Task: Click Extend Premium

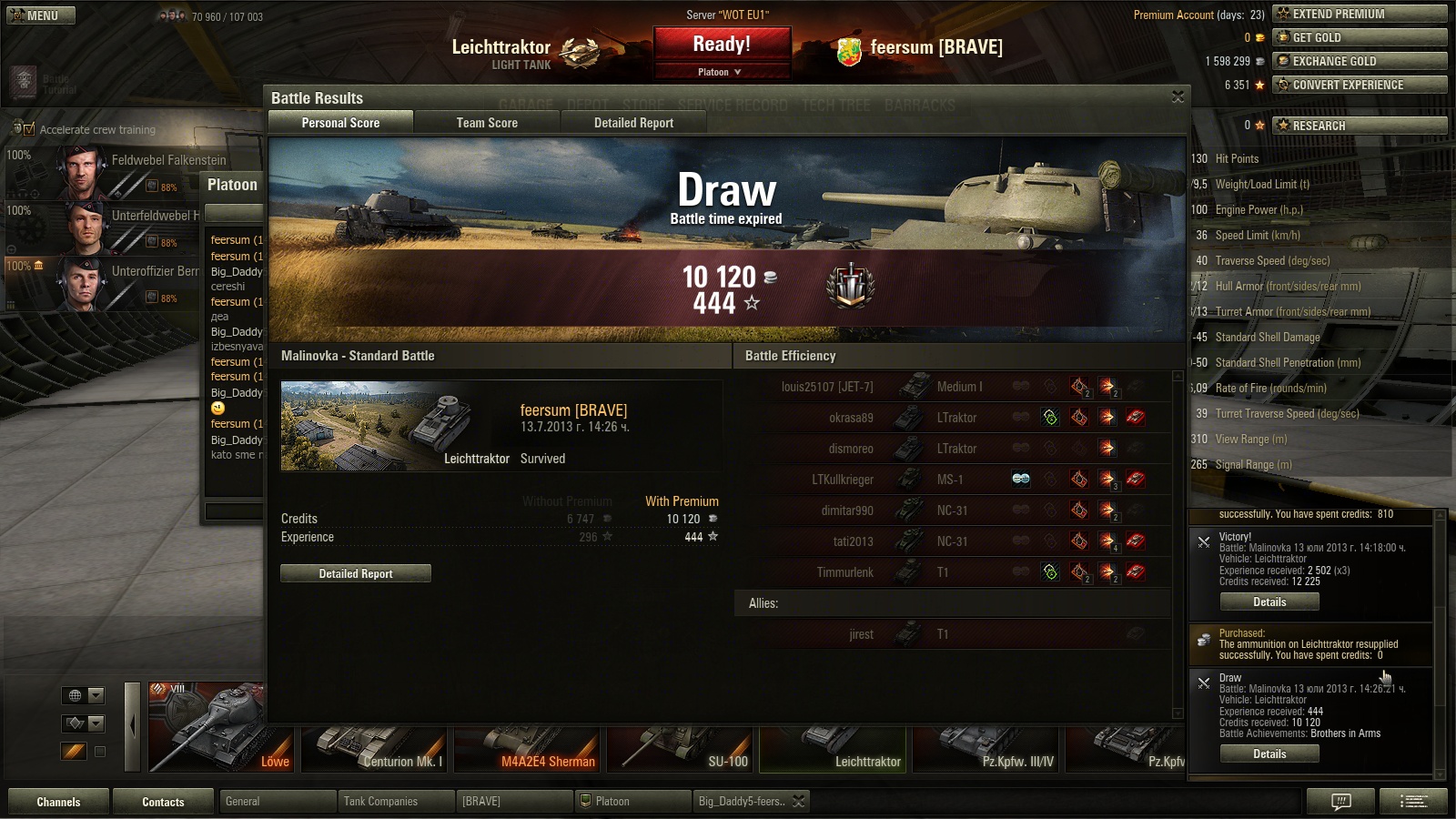Action: [1360, 14]
